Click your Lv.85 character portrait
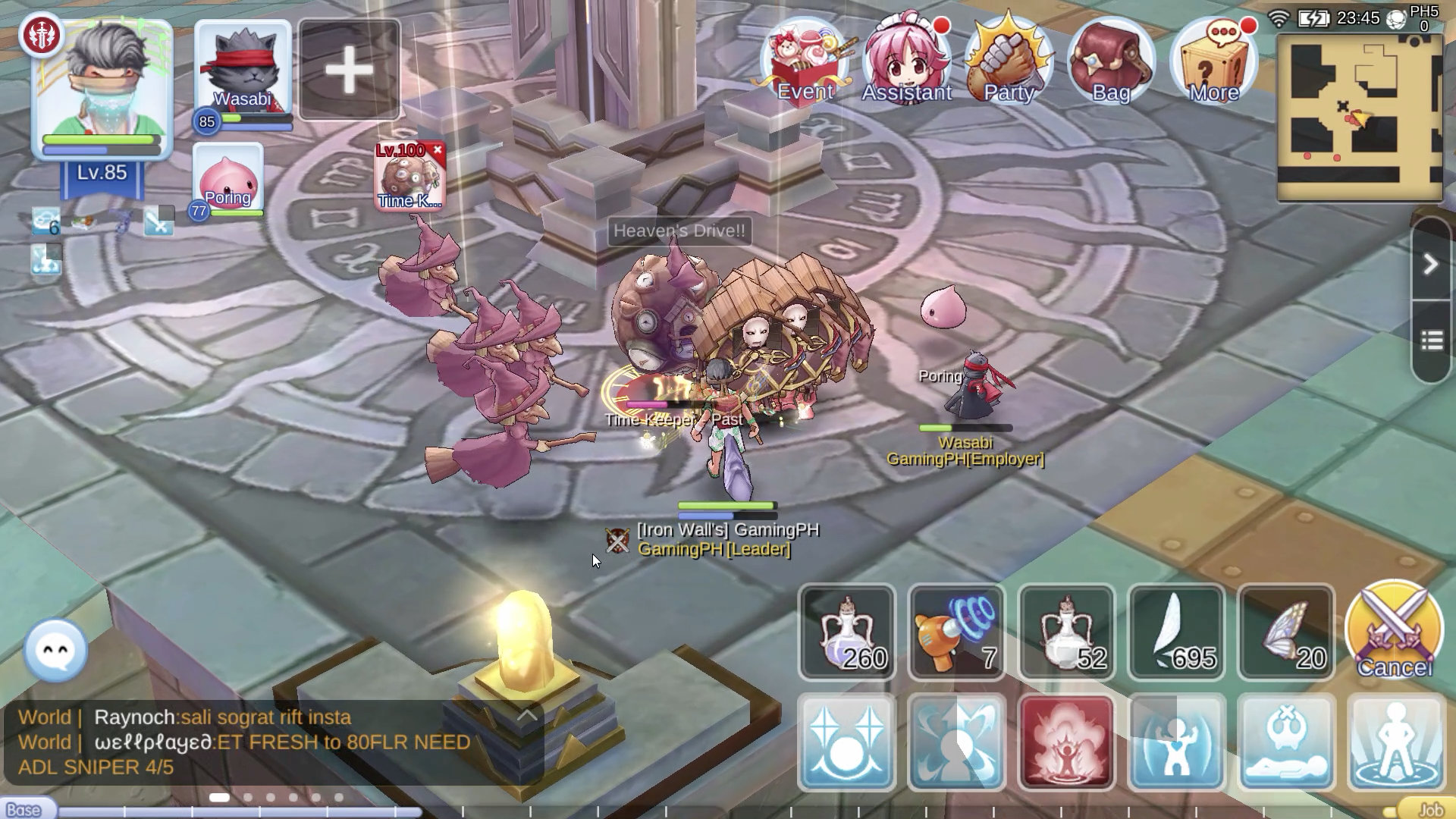This screenshot has height=819, width=1456. 102,87
